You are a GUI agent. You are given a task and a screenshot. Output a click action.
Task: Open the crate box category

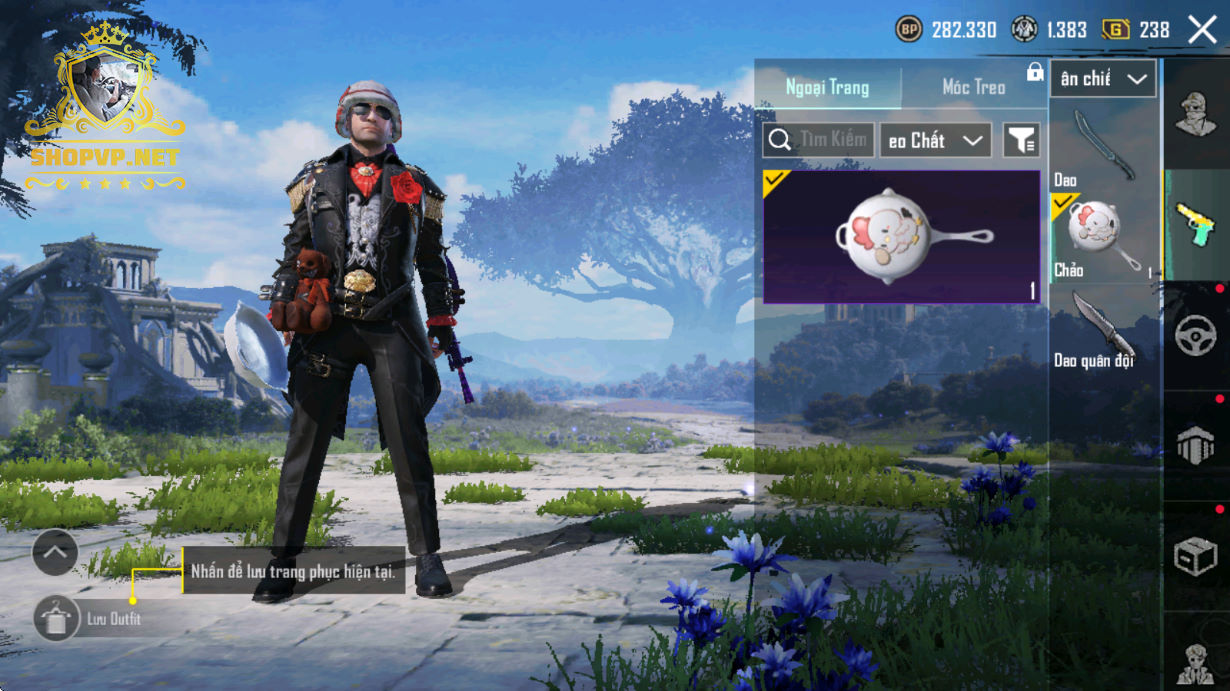[x=1196, y=556]
